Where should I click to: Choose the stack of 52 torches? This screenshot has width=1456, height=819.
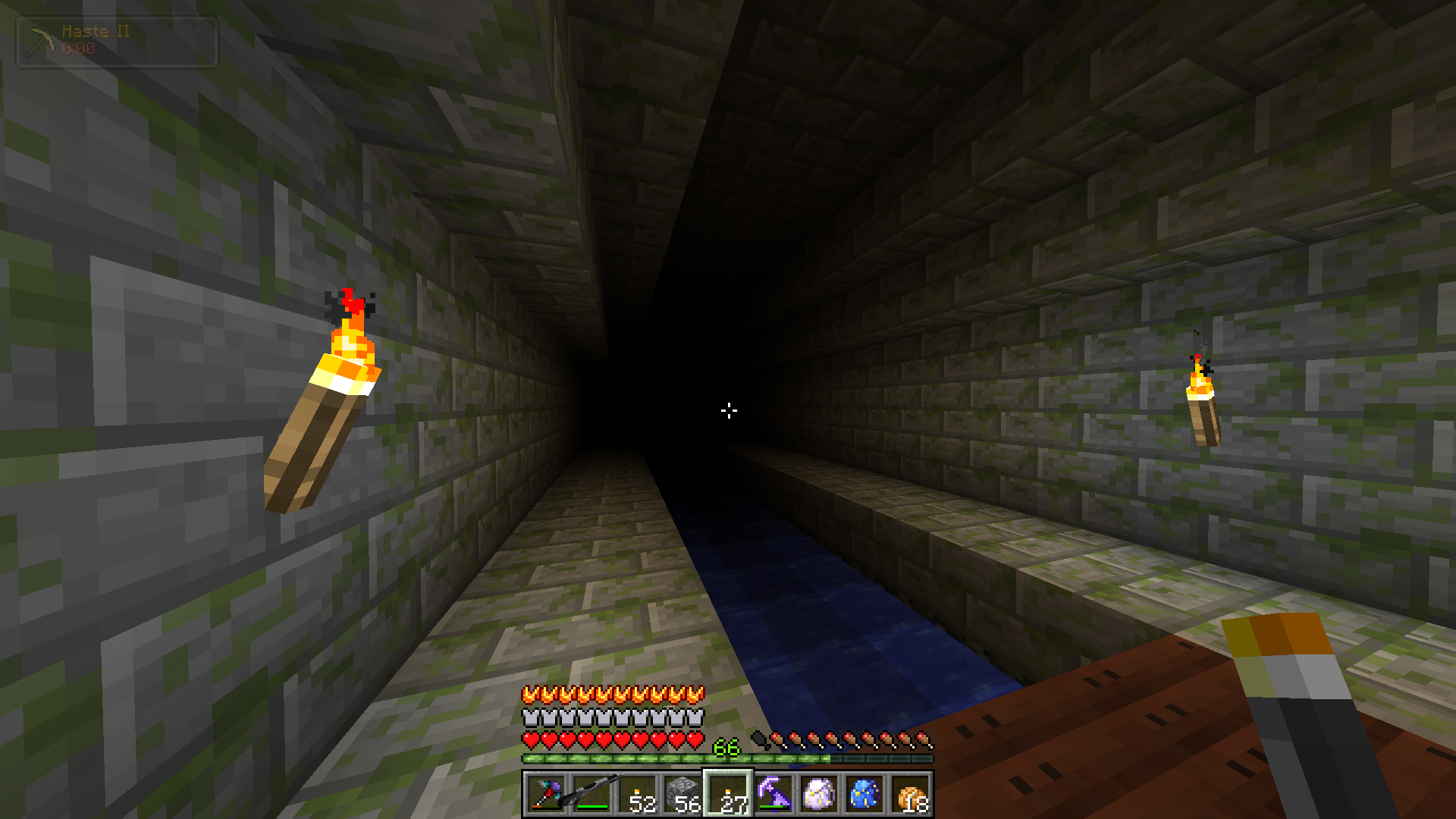coord(637,794)
